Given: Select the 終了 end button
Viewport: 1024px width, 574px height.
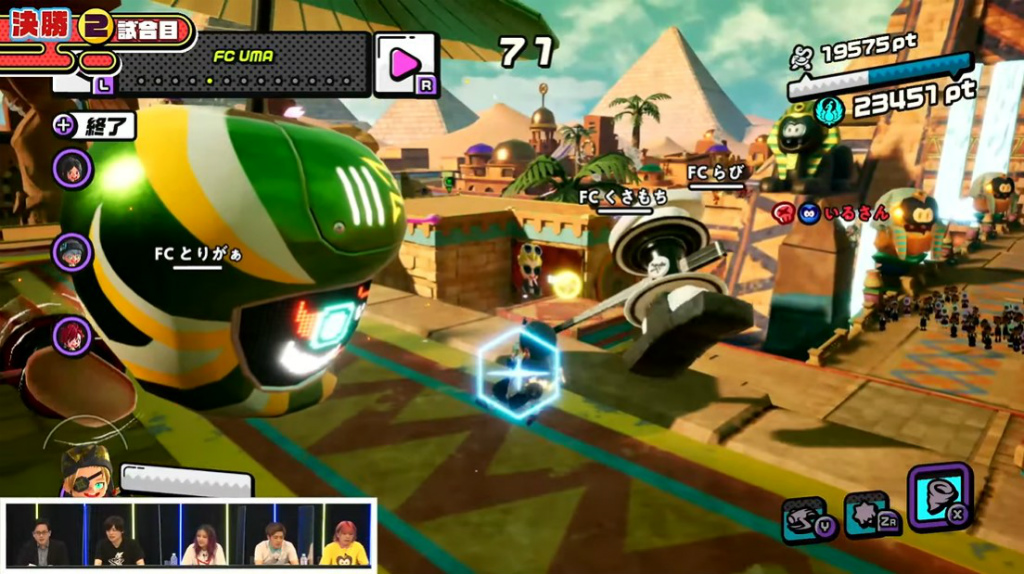Looking at the screenshot, I should pyautogui.click(x=94, y=126).
